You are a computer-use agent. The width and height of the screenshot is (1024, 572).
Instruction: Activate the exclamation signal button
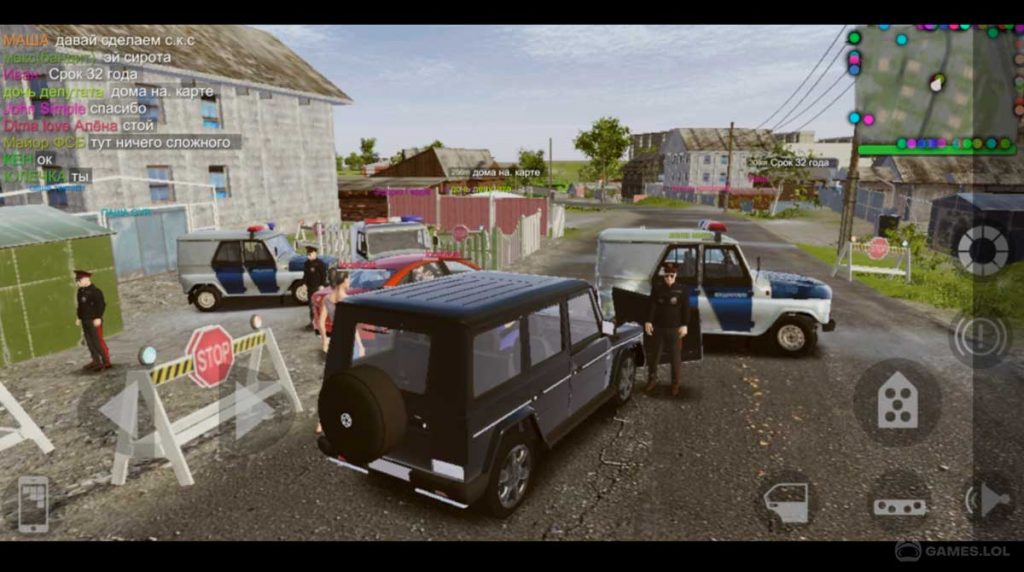click(x=980, y=336)
